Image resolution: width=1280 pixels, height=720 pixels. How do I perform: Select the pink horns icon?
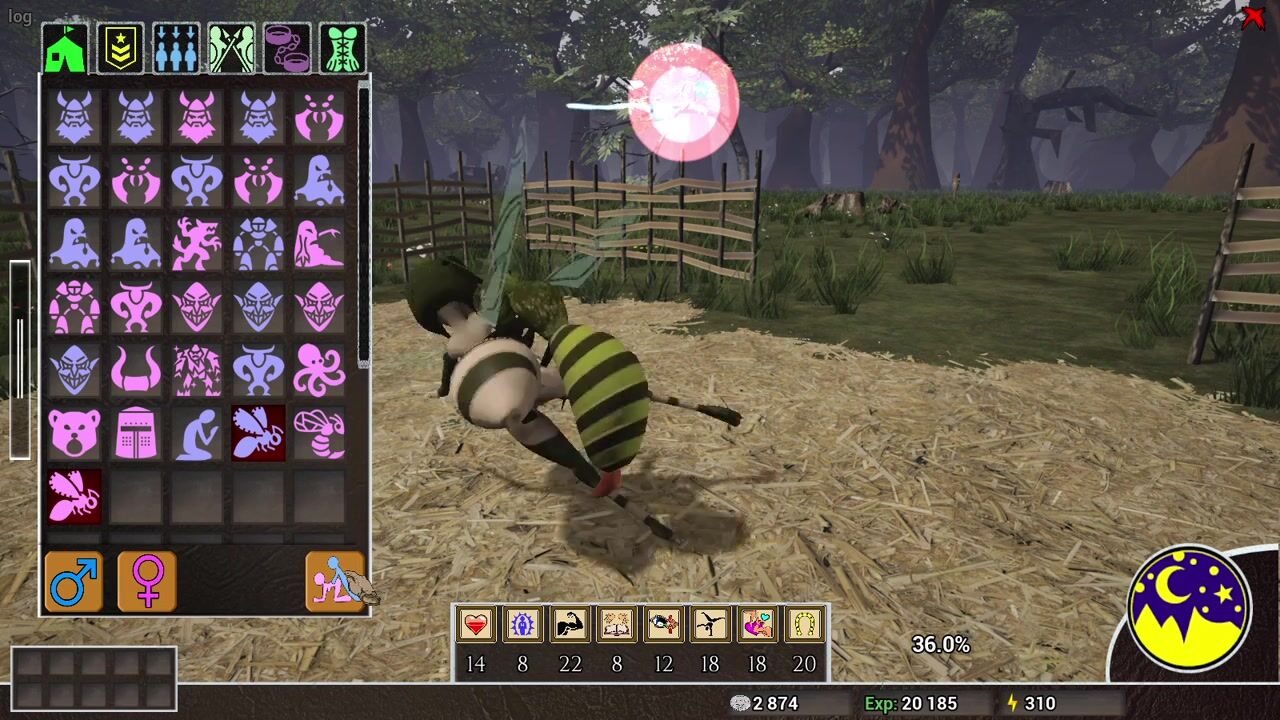tap(136, 370)
